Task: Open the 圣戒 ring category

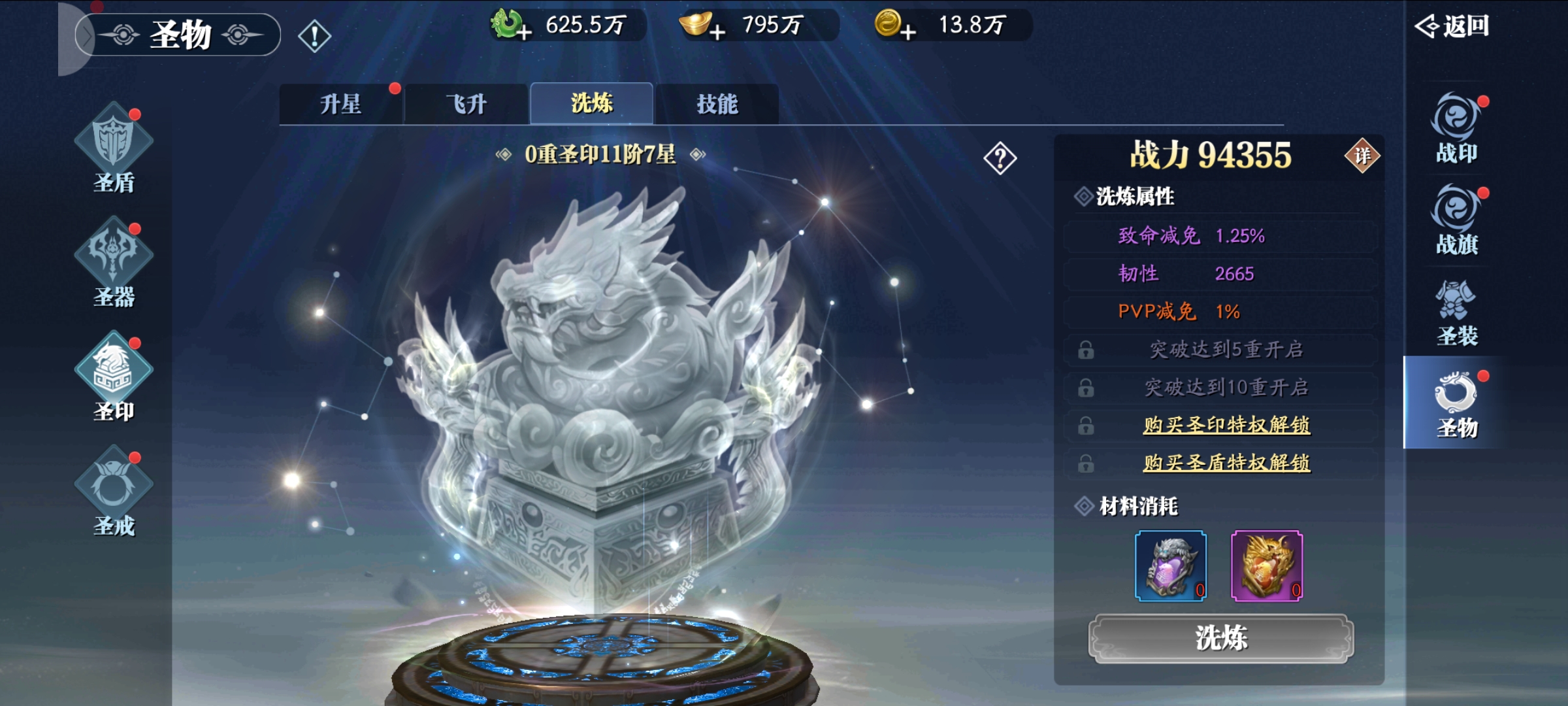Action: click(114, 490)
